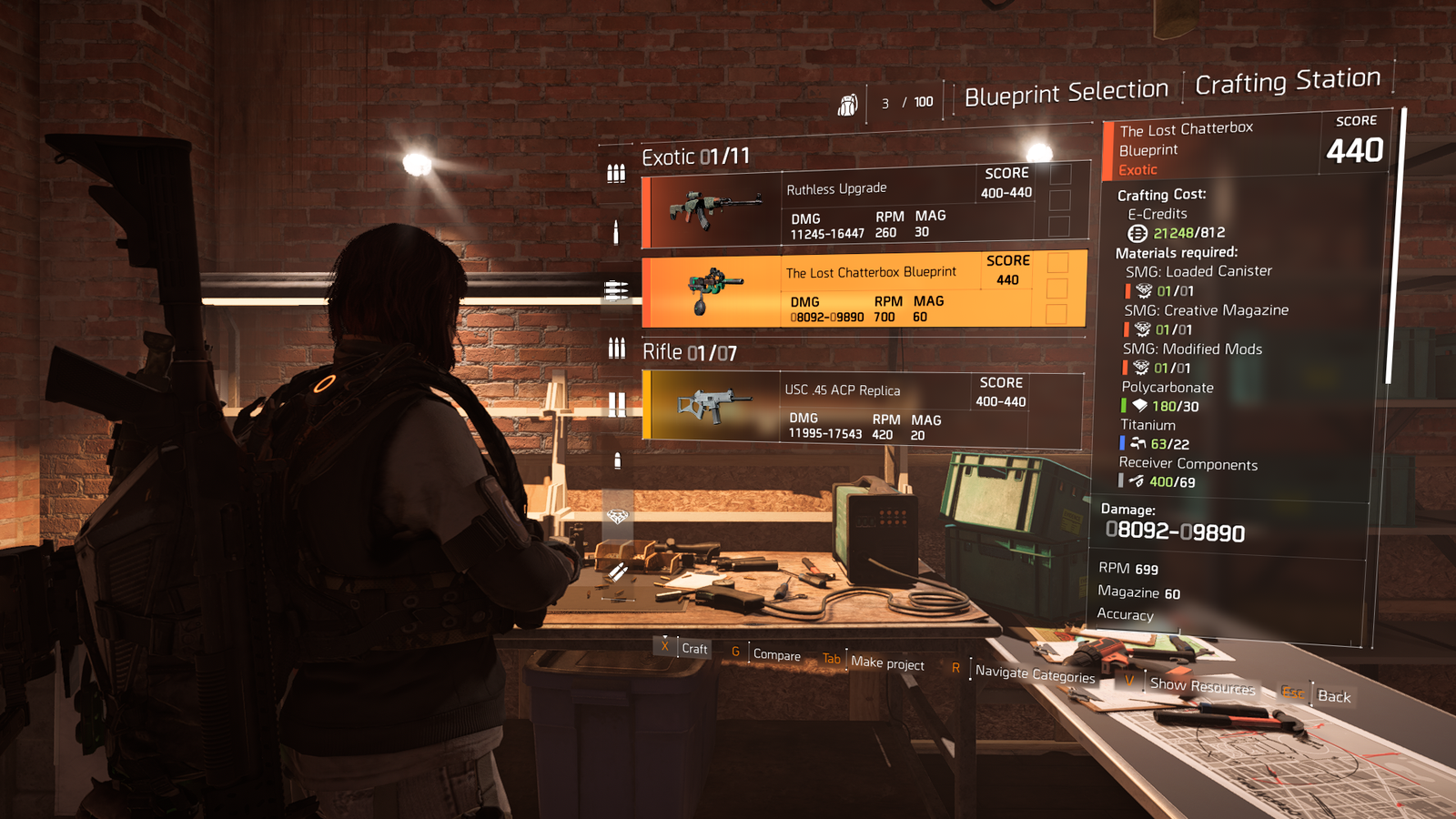Select The Lost Chatterbox Blueprint entry
Image resolution: width=1456 pixels, height=819 pixels.
[864, 290]
